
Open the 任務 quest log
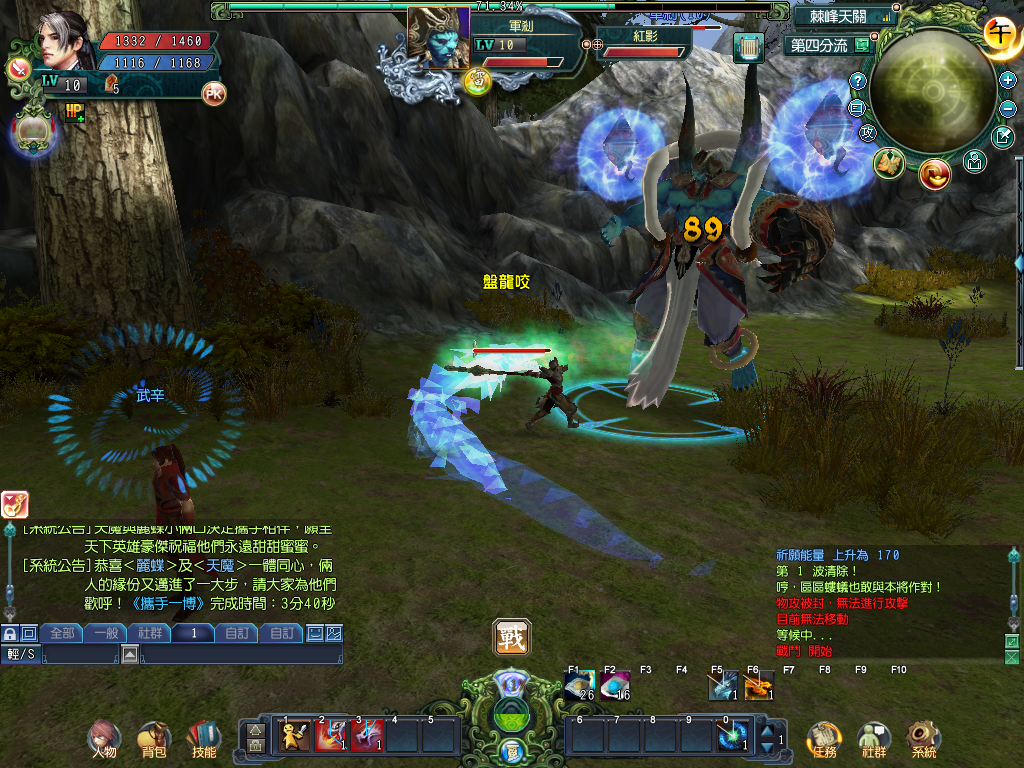pos(822,738)
